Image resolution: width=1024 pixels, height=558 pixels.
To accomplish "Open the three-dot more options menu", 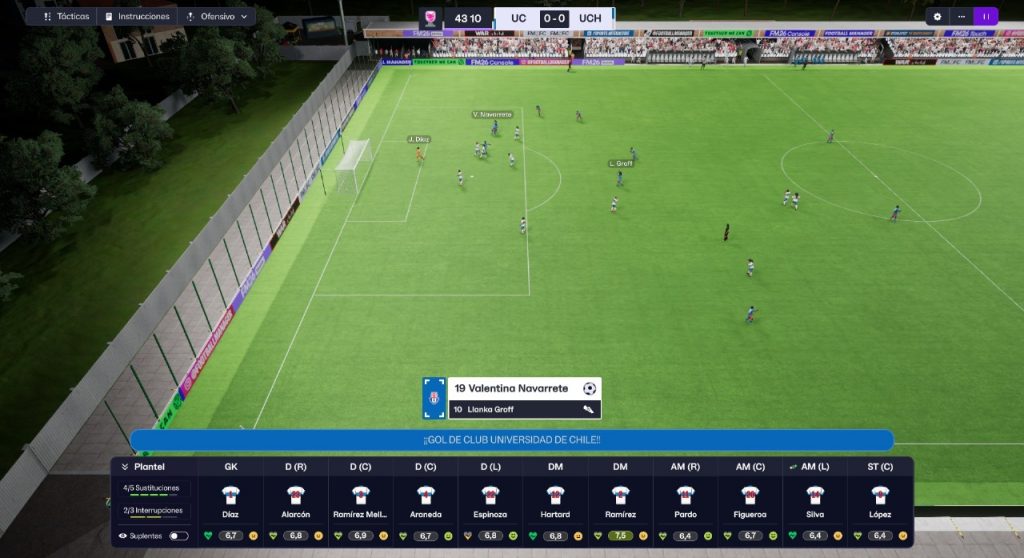I will pyautogui.click(x=960, y=17).
